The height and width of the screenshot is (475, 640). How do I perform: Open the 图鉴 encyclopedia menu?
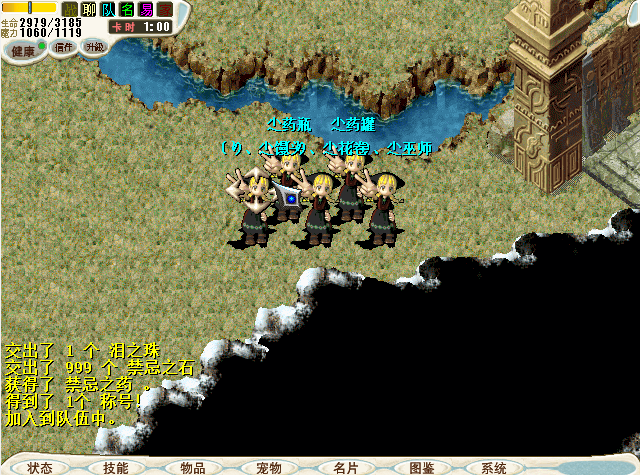(x=422, y=467)
